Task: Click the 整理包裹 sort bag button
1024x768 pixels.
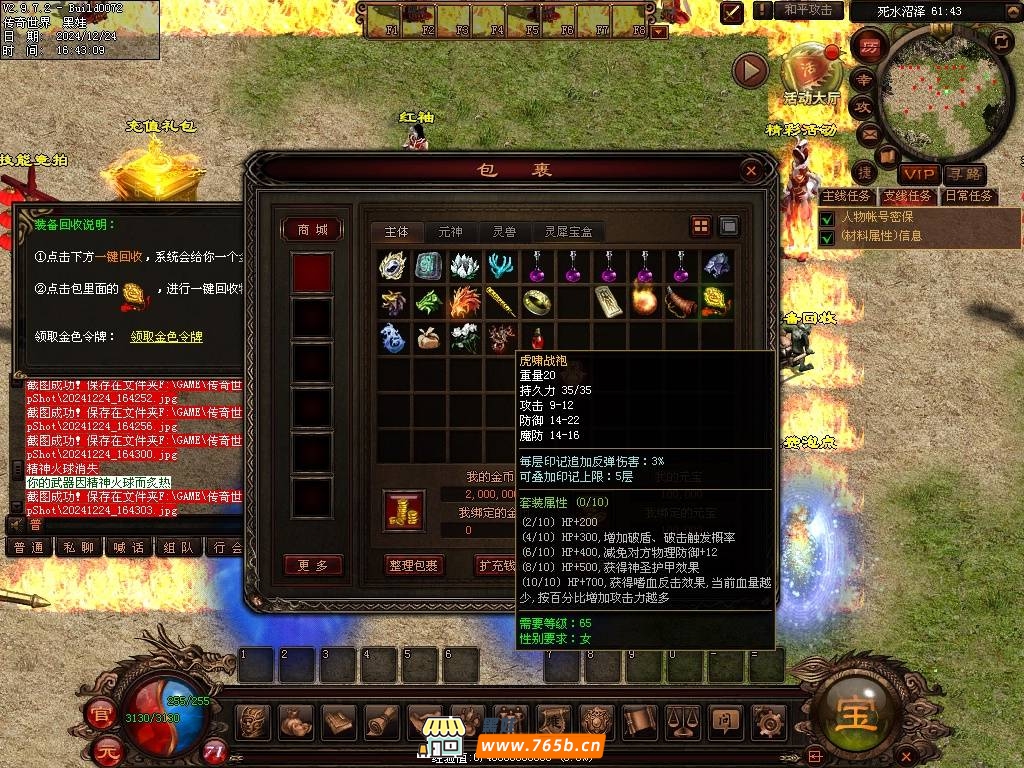Action: click(x=414, y=565)
